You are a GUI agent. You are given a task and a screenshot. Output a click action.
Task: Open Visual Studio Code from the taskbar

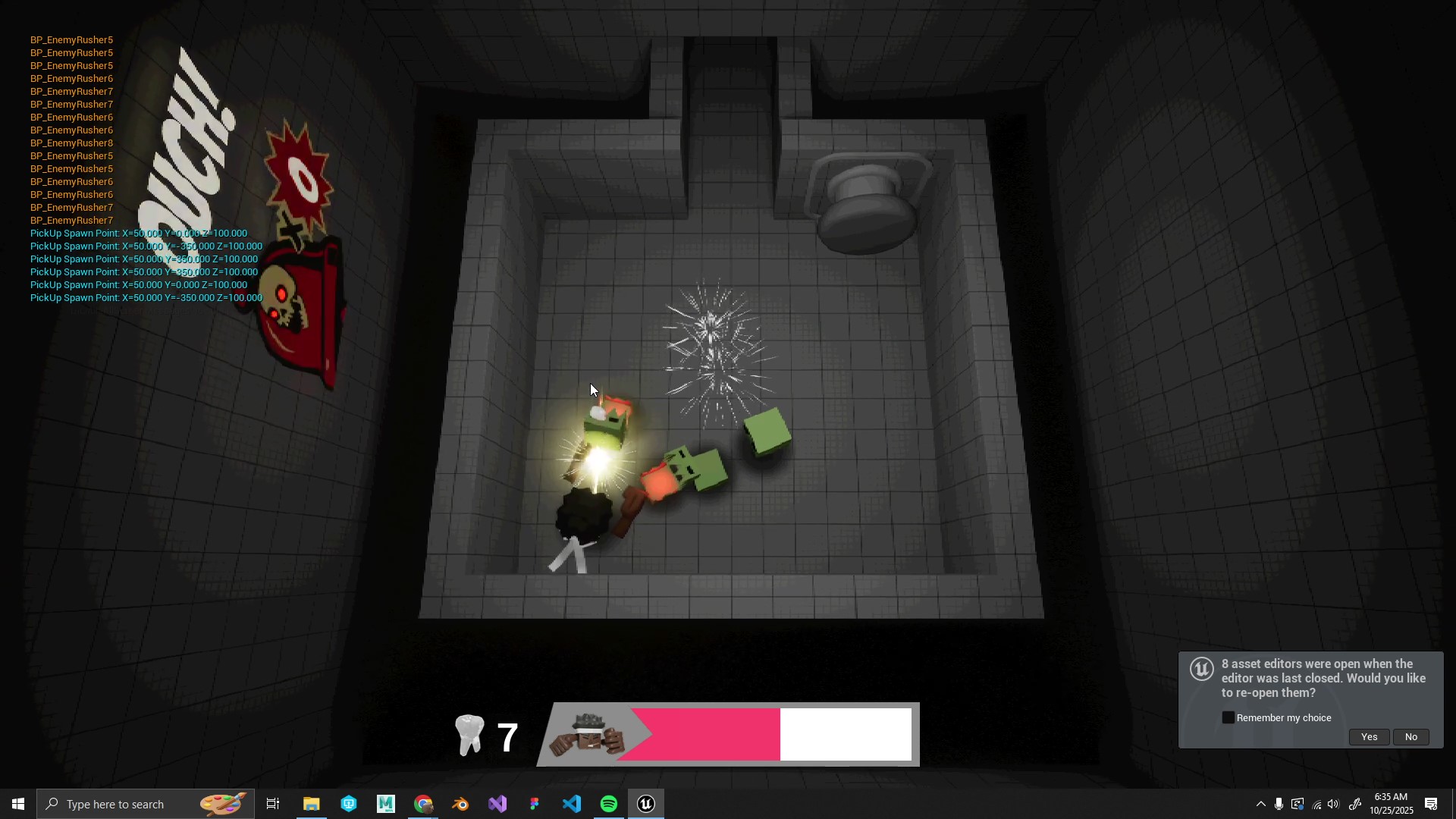[572, 803]
